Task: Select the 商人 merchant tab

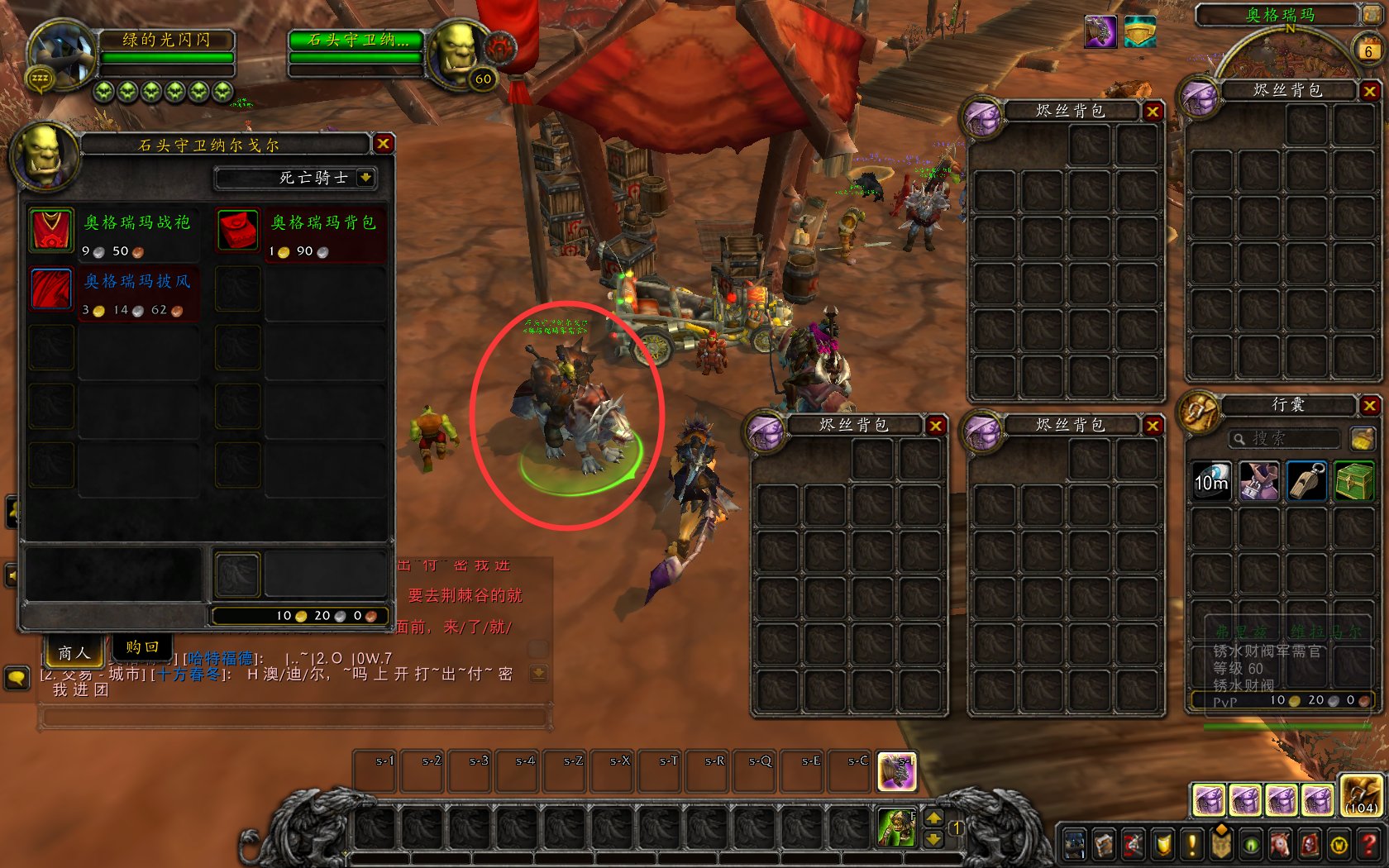Action: 74,652
